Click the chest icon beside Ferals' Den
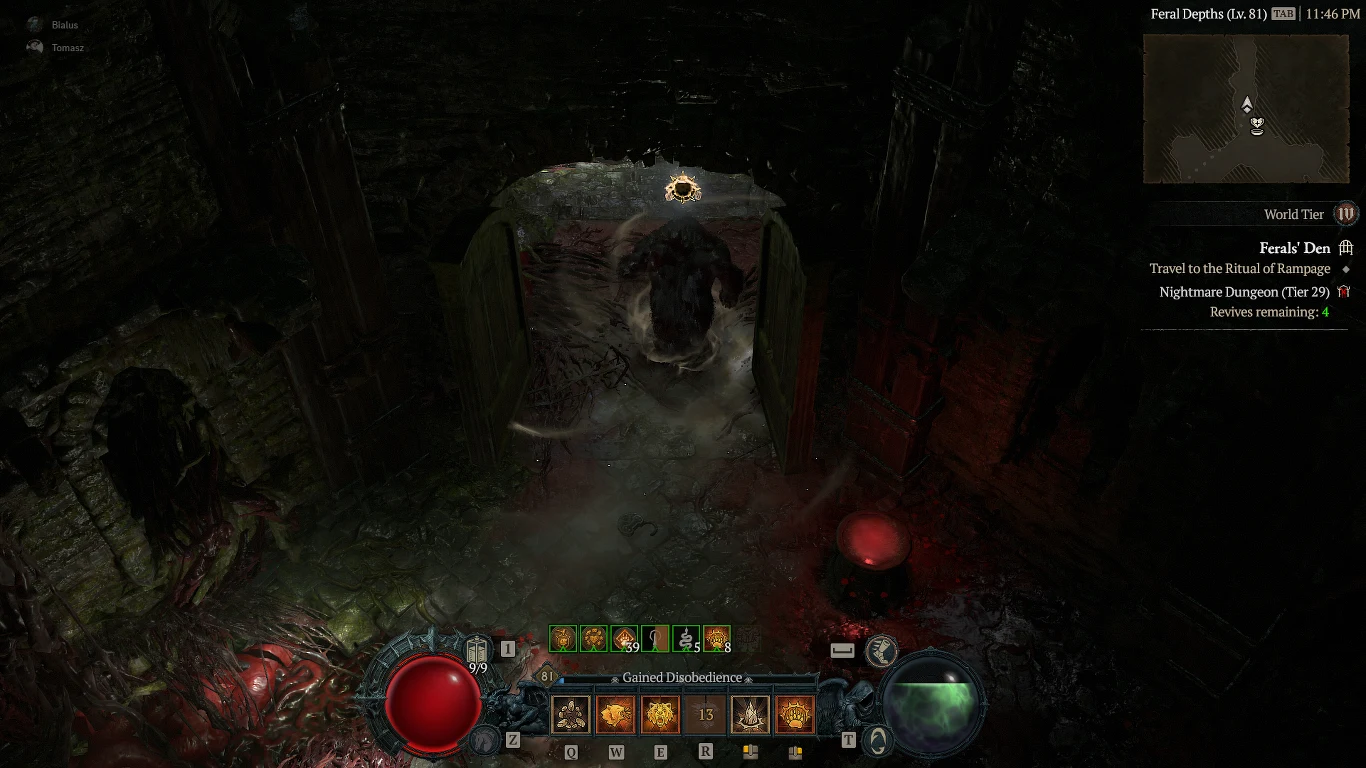The height and width of the screenshot is (768, 1366). pyautogui.click(x=1348, y=248)
